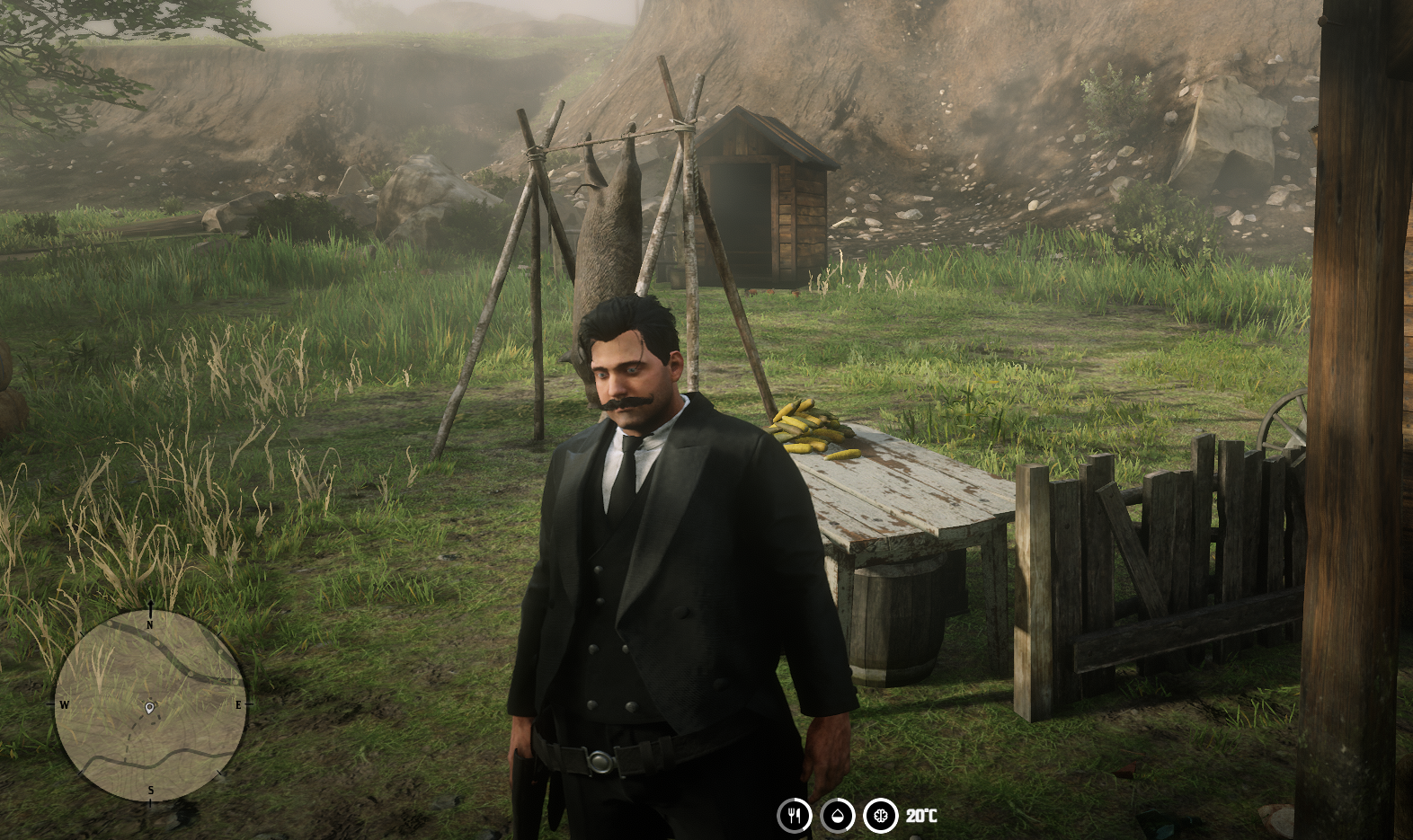Click the S compass letter on the minimap
The width and height of the screenshot is (1413, 840).
click(x=150, y=791)
